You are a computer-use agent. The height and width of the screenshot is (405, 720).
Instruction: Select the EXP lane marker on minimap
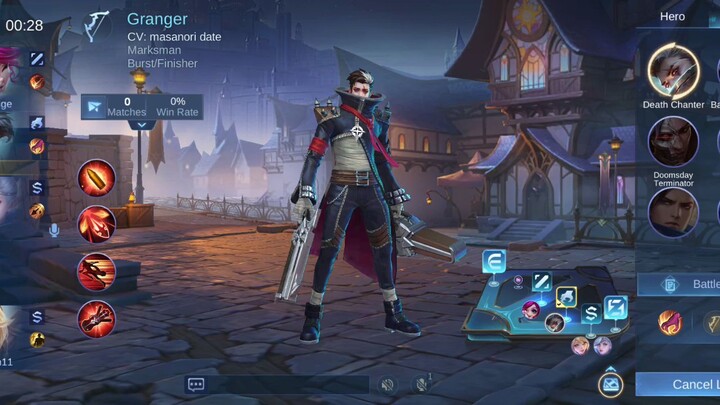494,262
